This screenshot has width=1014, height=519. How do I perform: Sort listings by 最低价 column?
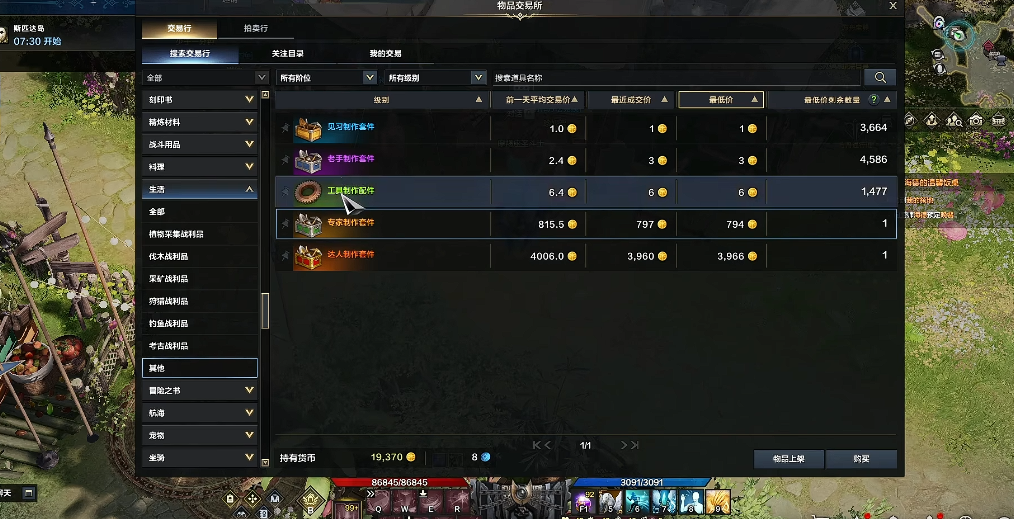point(721,100)
